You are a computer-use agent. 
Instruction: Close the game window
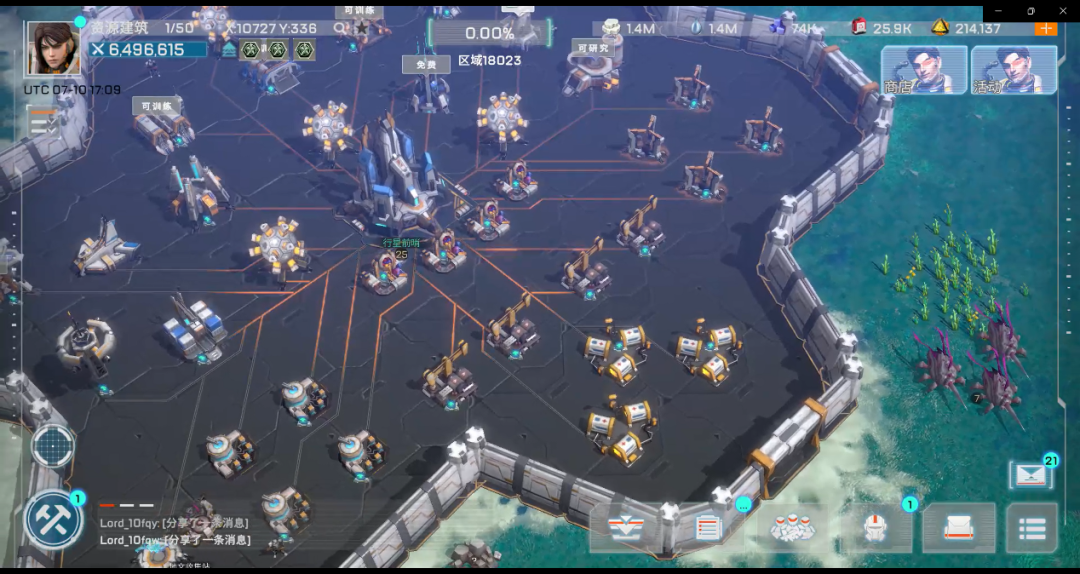pos(1063,11)
